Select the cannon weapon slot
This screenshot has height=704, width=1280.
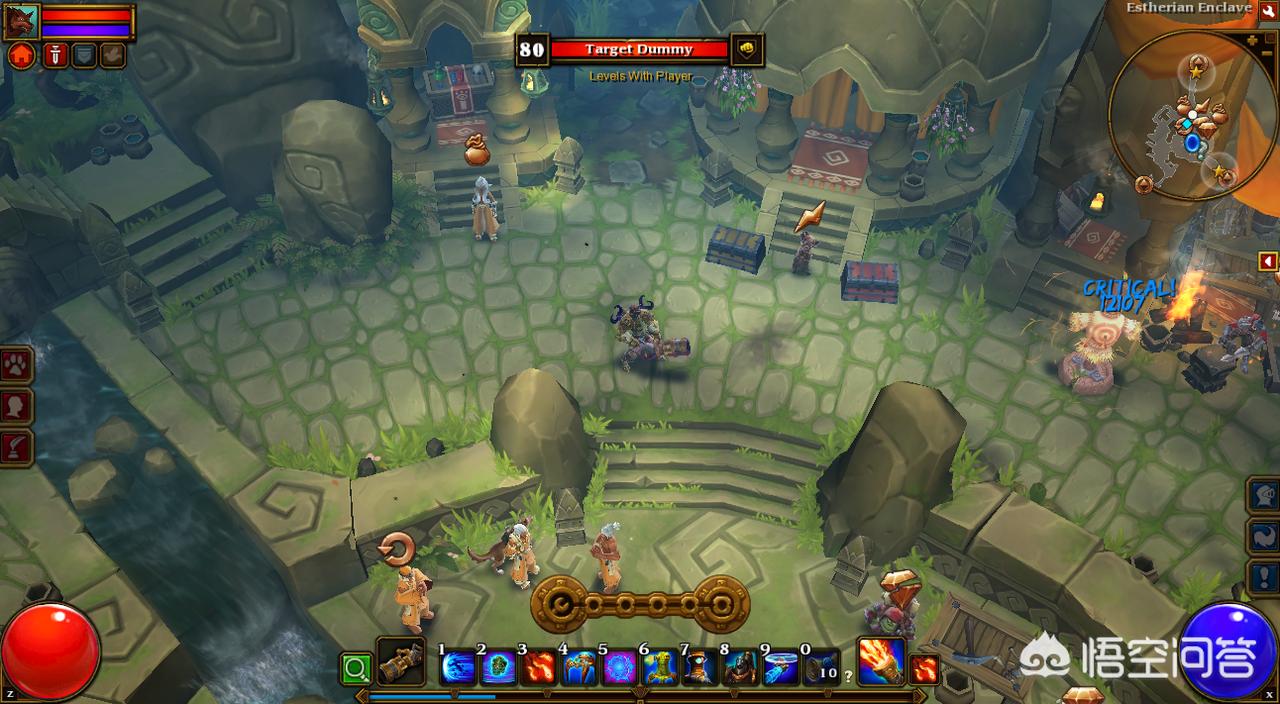click(x=401, y=664)
